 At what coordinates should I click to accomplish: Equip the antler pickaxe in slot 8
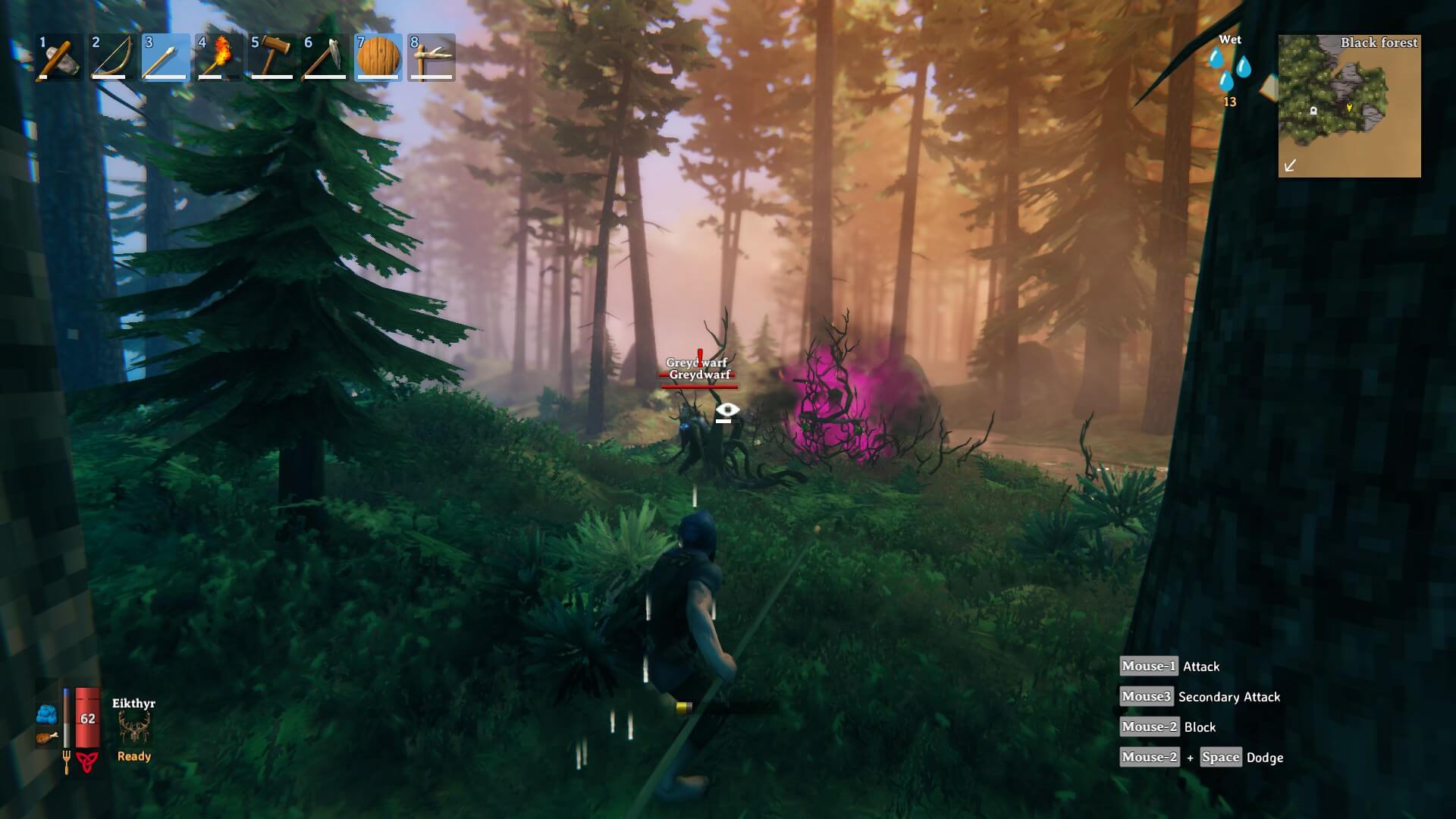coord(431,57)
